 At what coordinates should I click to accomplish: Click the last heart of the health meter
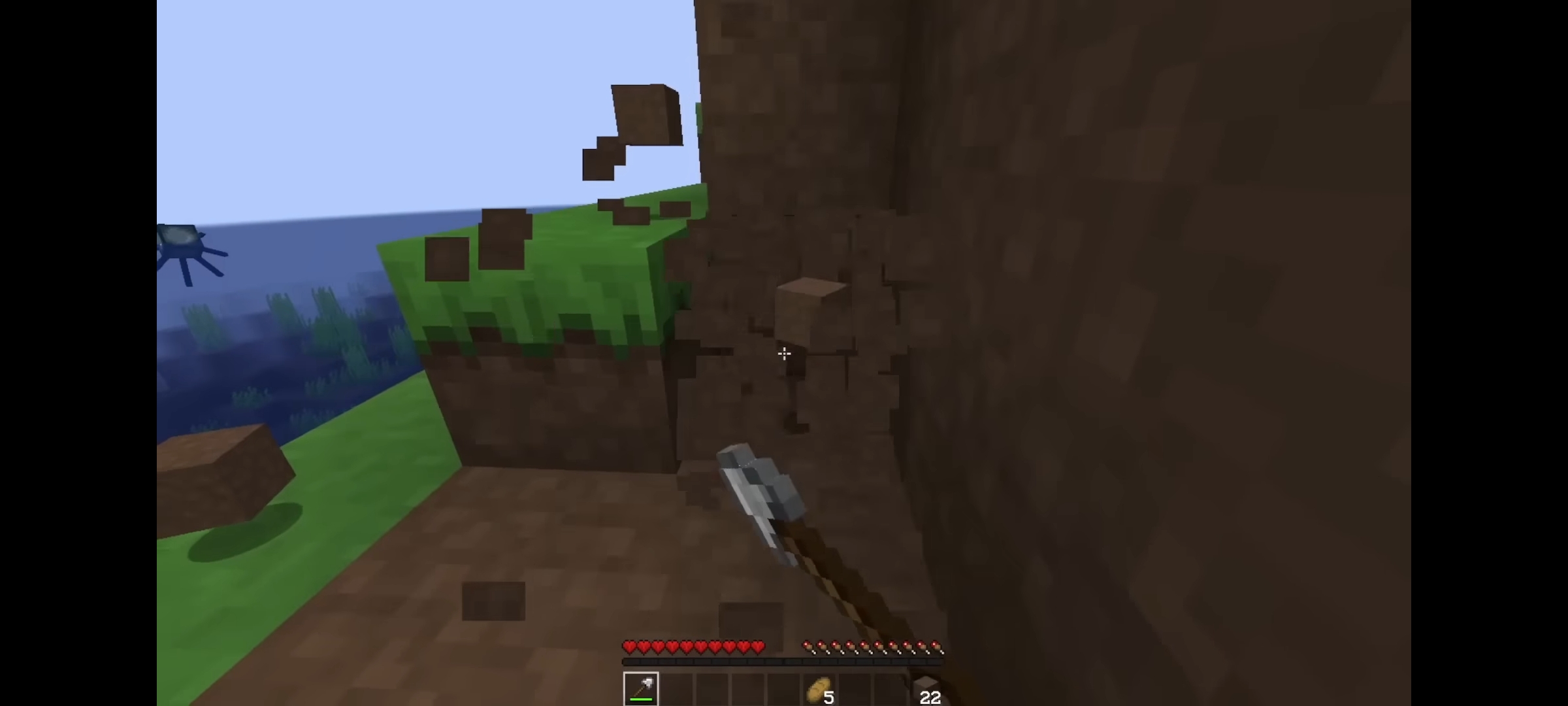(x=758, y=648)
